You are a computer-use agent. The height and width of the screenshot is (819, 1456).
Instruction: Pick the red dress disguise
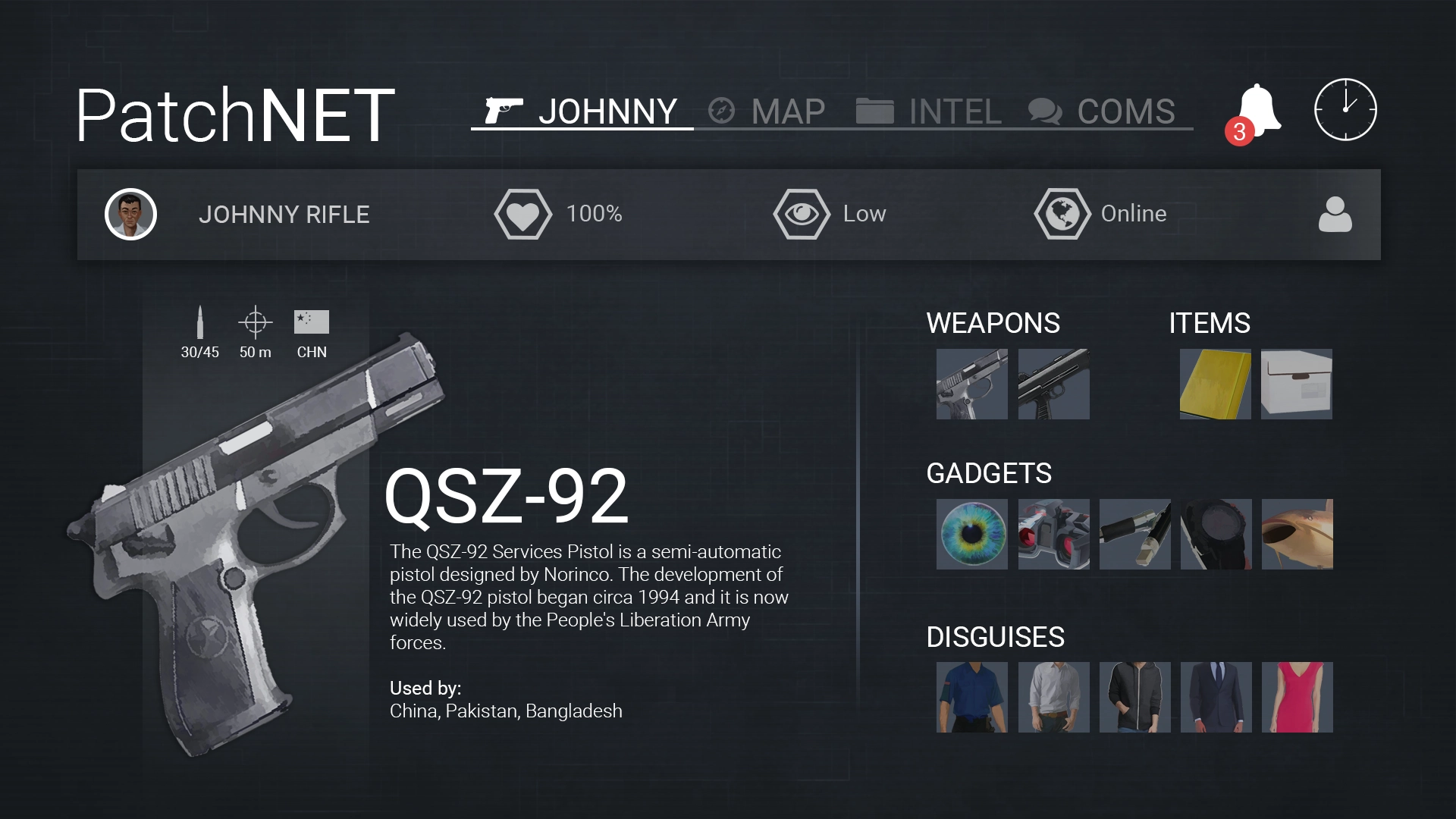(1297, 697)
